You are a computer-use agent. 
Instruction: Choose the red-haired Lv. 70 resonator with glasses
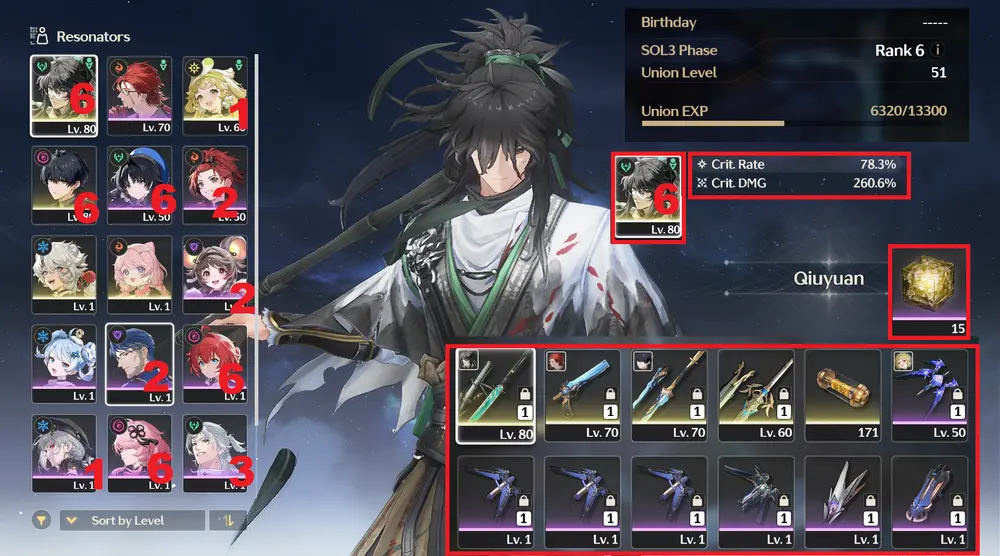coord(139,94)
